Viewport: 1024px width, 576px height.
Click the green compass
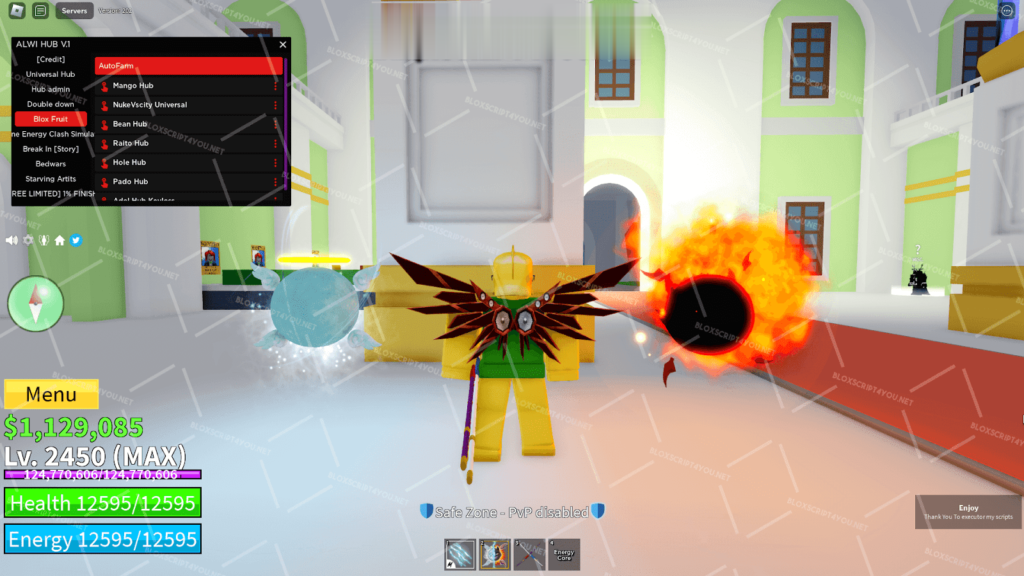(x=36, y=303)
